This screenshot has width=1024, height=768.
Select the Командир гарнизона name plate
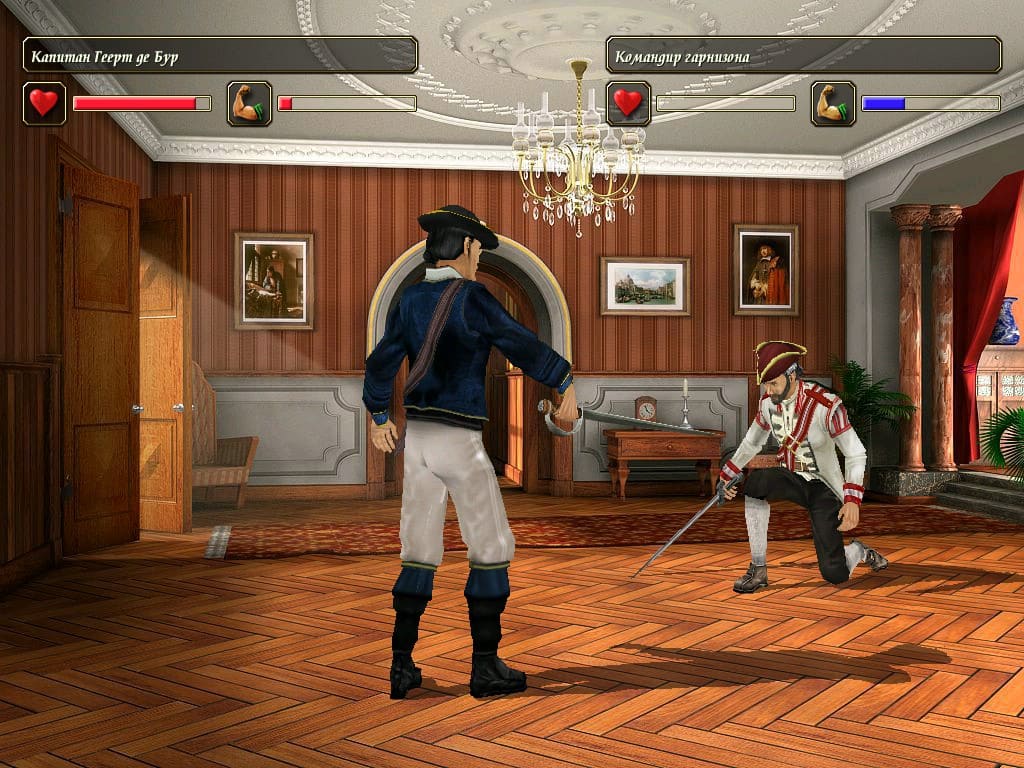pyautogui.click(x=803, y=55)
